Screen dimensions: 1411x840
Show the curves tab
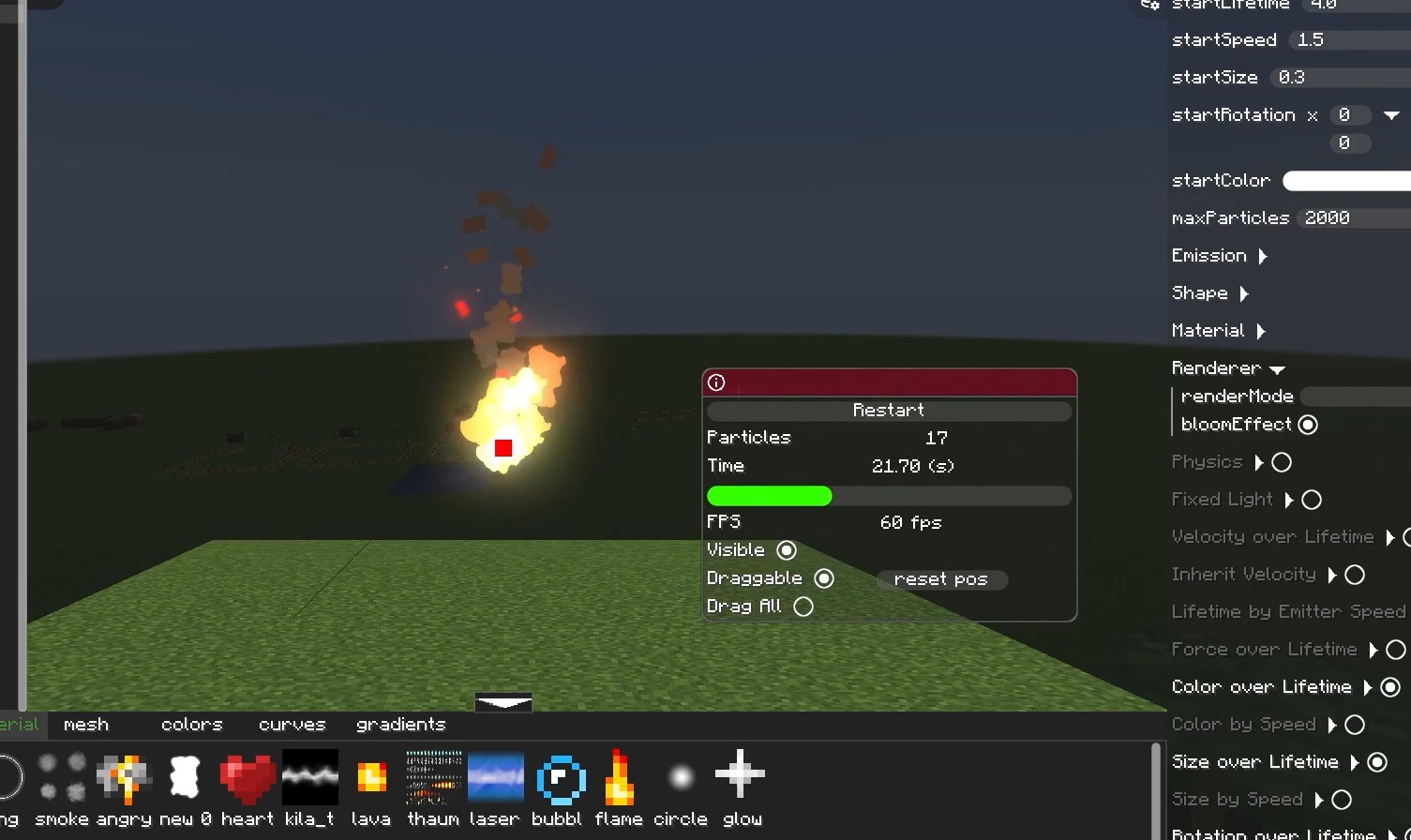[x=292, y=725]
